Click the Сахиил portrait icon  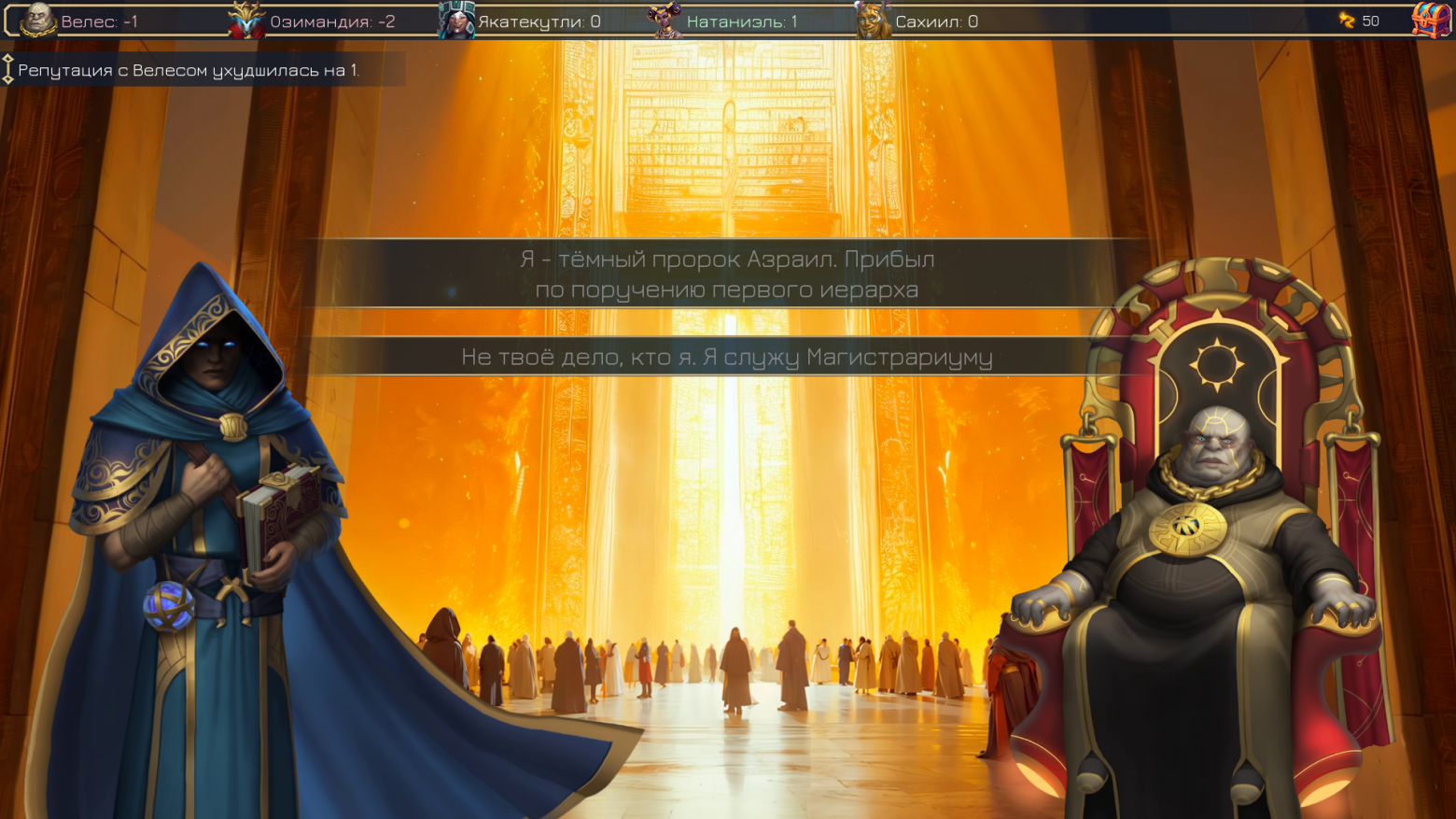pyautogui.click(x=874, y=20)
